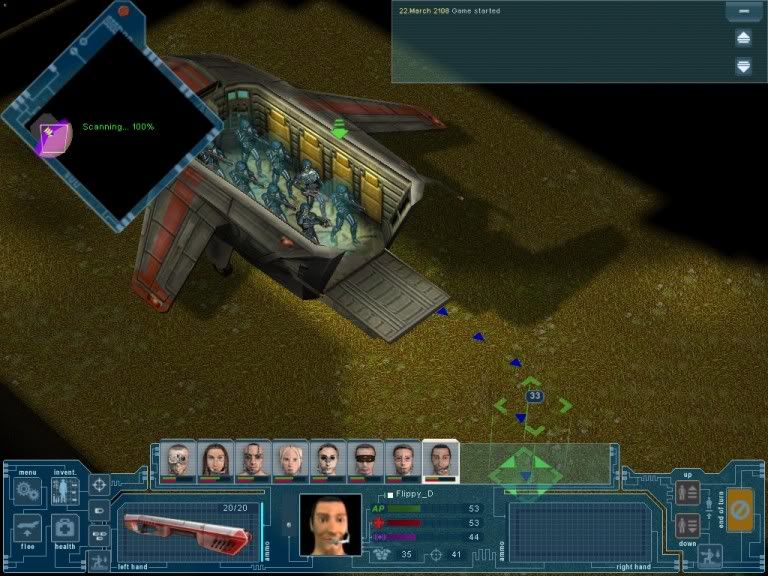Select the soldier wearing the dark visor
Viewport: 768px width, 576px height.
[x=364, y=460]
